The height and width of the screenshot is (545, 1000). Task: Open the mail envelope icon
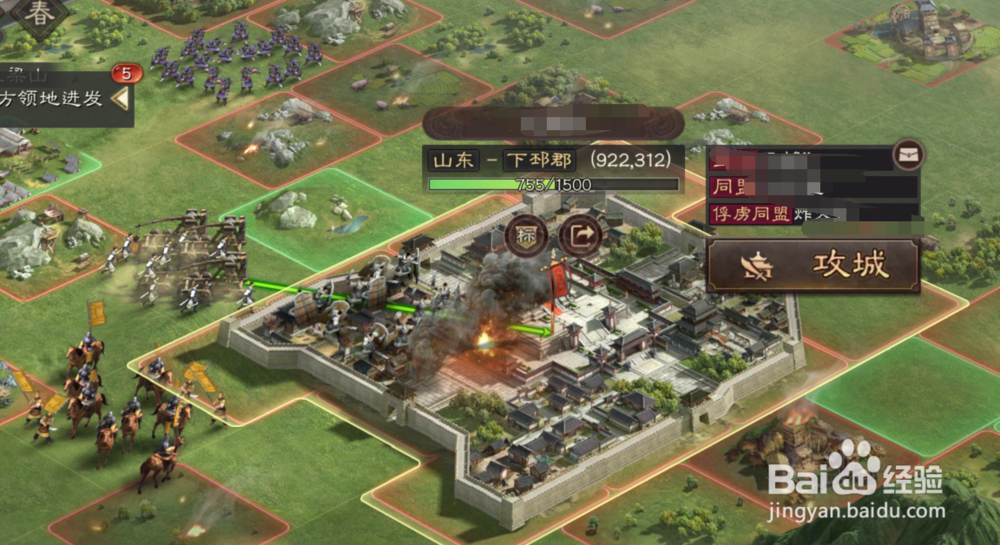click(x=908, y=155)
